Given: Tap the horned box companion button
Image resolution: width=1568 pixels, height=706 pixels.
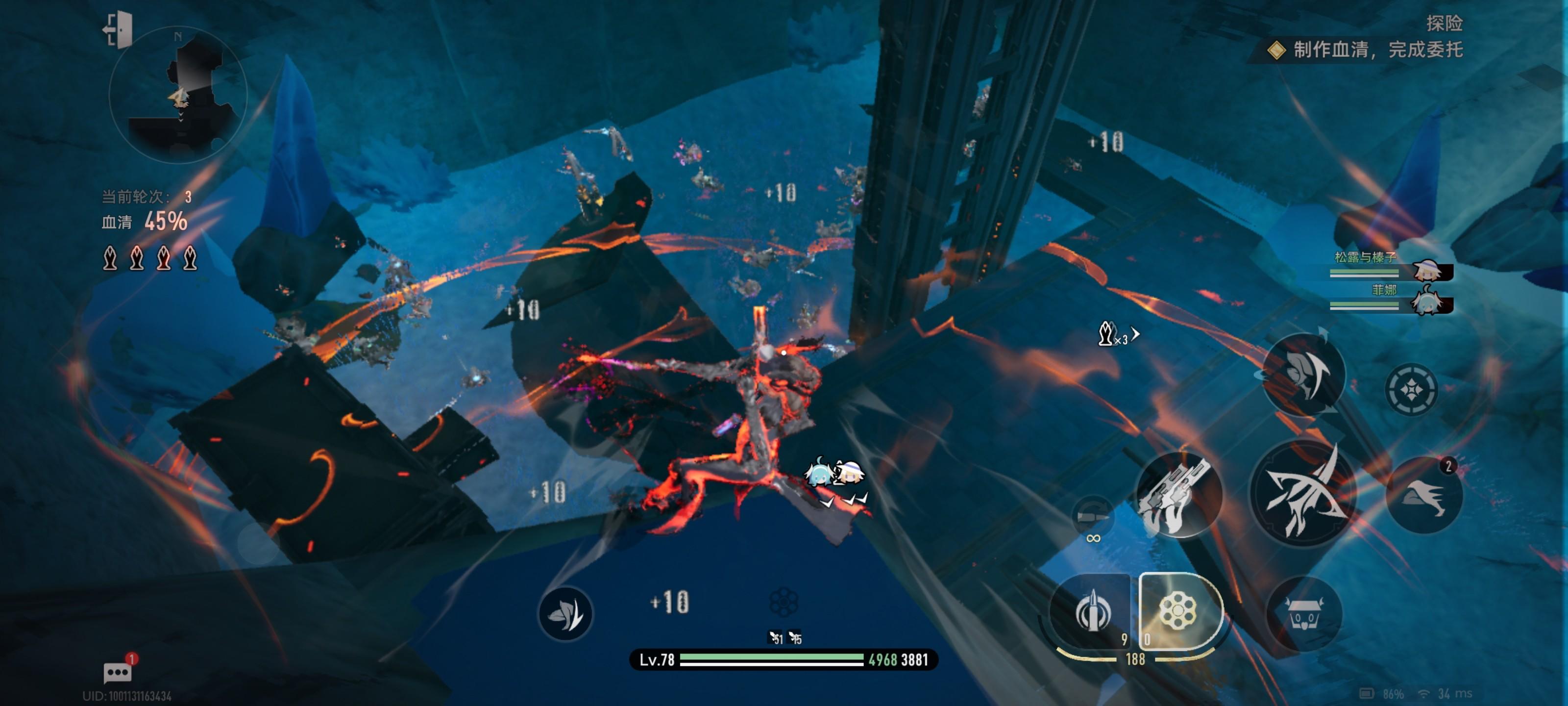Looking at the screenshot, I should [x=1304, y=614].
